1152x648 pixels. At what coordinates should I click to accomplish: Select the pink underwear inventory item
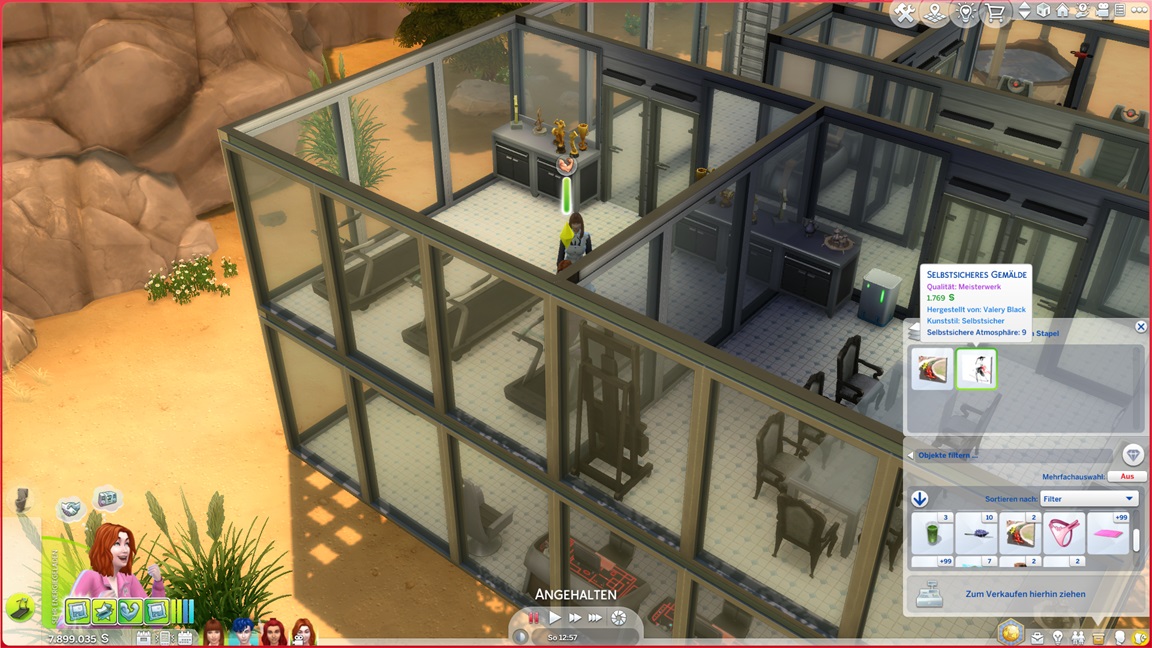coord(1064,533)
